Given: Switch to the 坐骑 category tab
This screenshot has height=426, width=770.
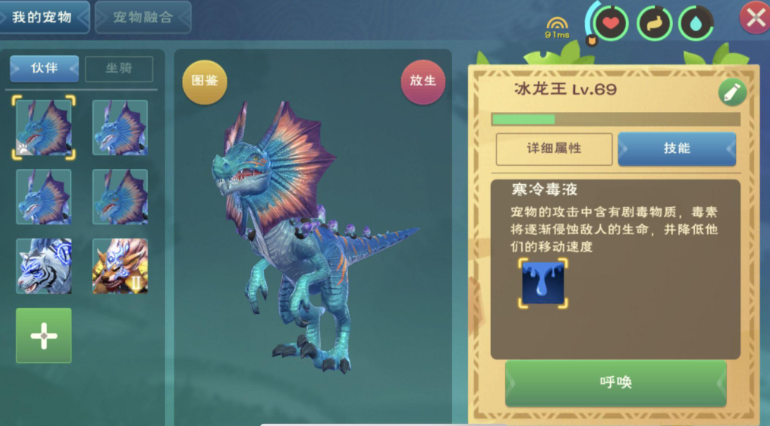Looking at the screenshot, I should coord(118,69).
